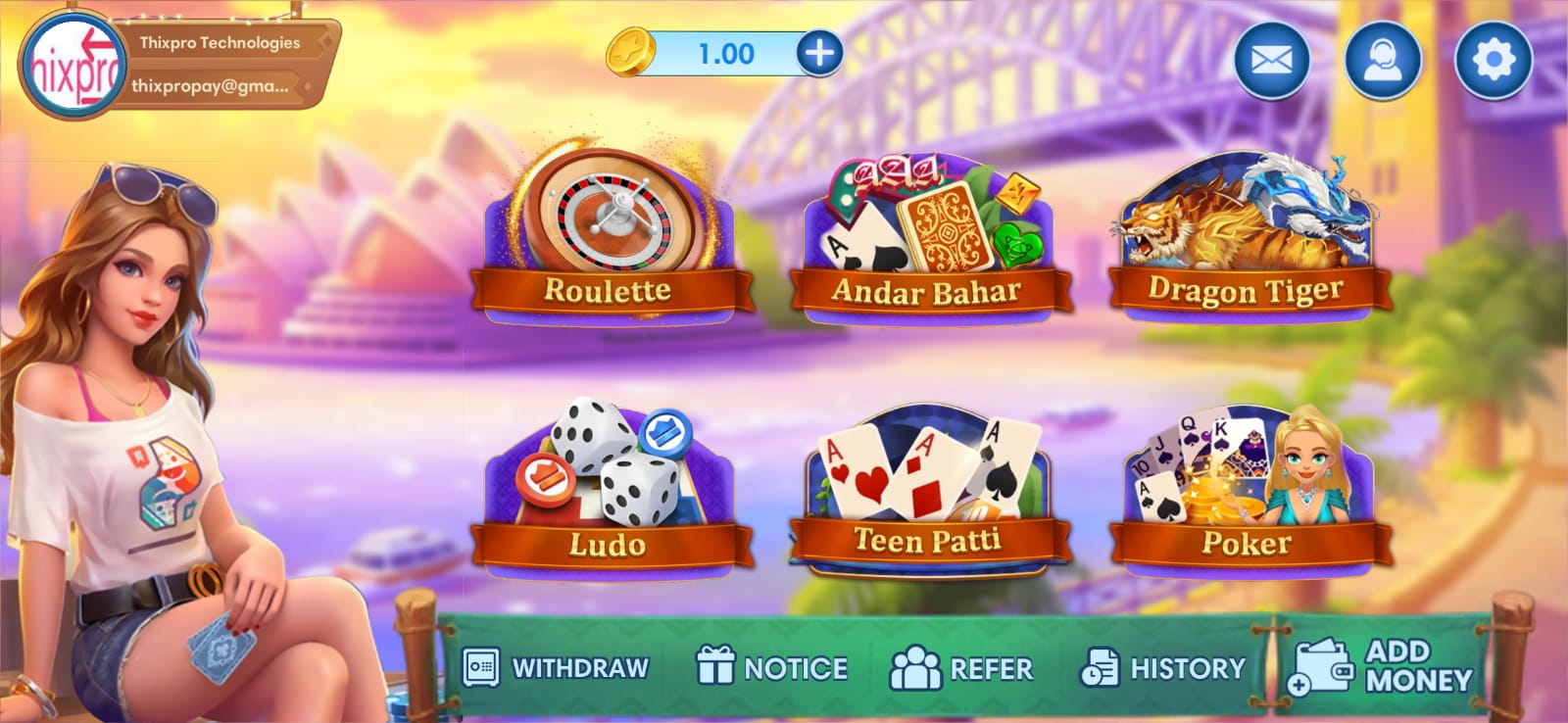The image size is (1568, 723).
Task: Tap the Add Money button
Action: (1382, 666)
